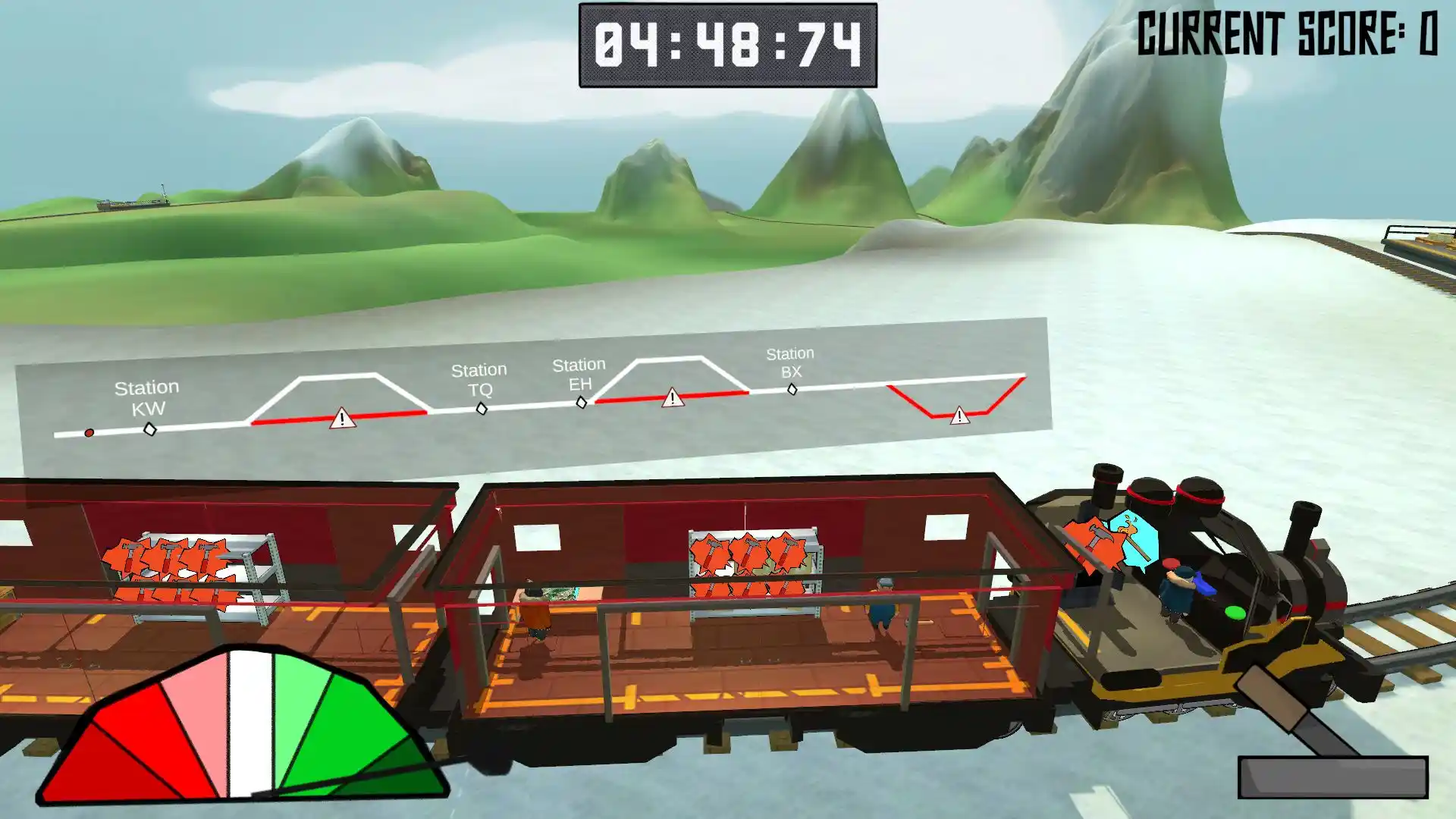
Task: Inspect the warning sign between Stations EH and BX
Action: click(x=672, y=397)
